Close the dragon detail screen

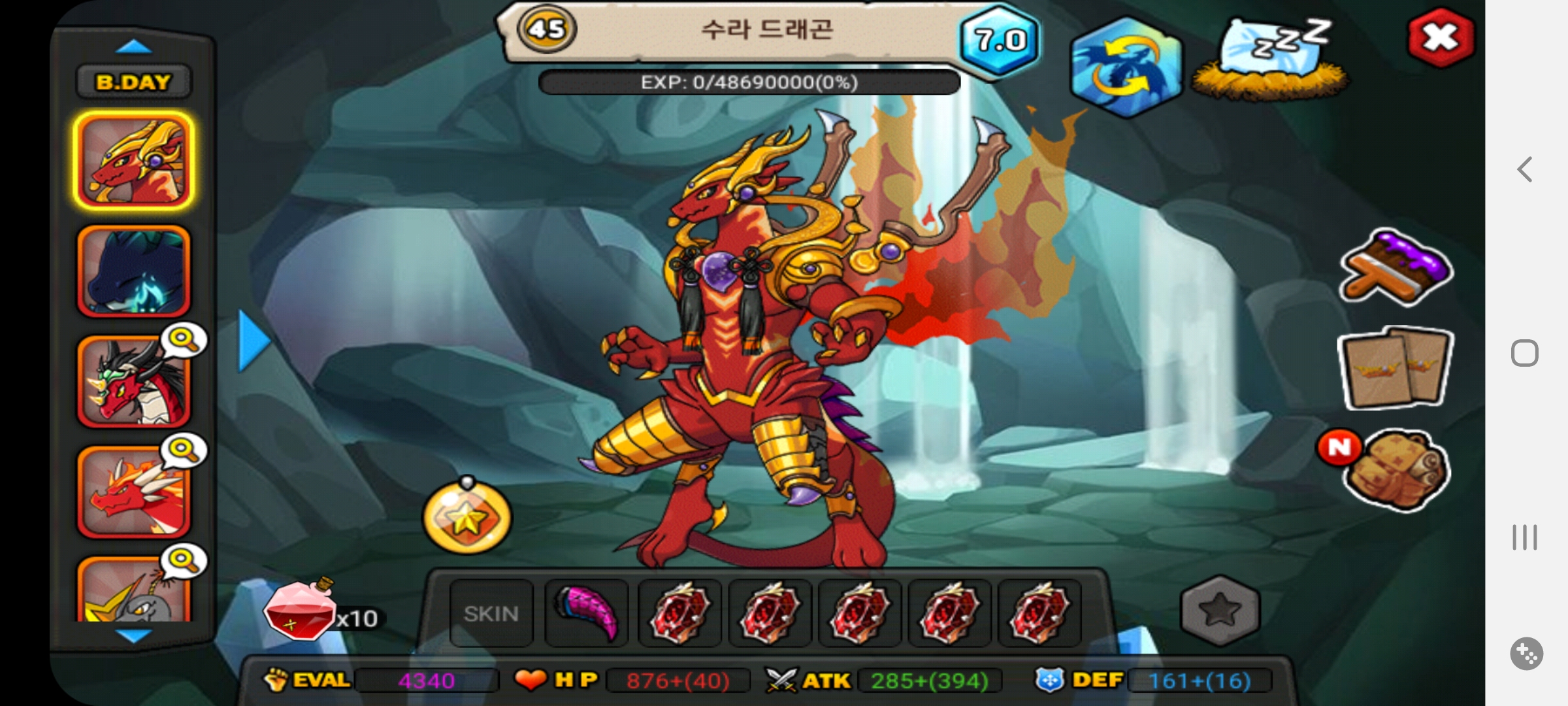pos(1440,38)
